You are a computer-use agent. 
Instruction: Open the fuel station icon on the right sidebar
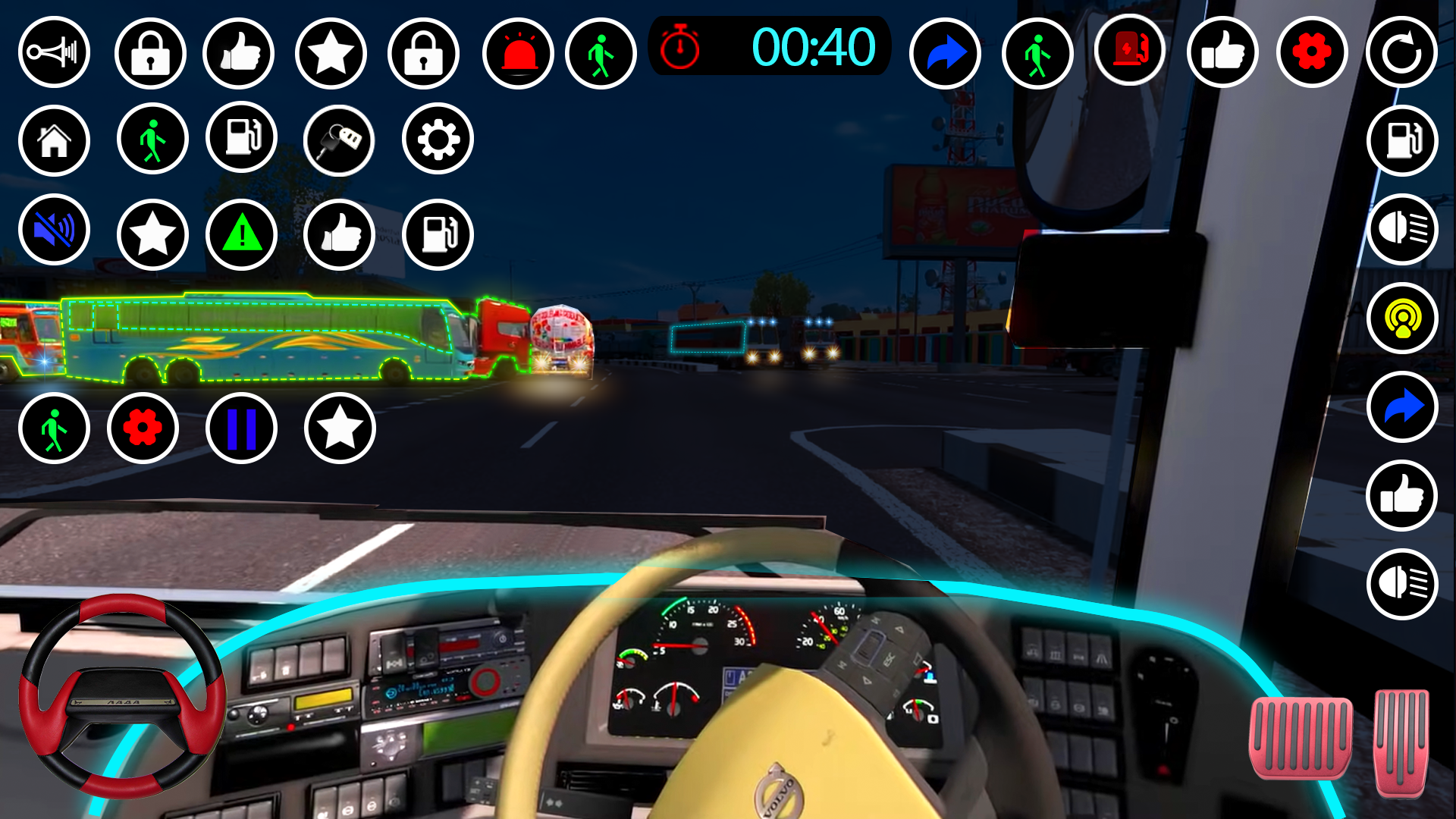tap(1402, 140)
